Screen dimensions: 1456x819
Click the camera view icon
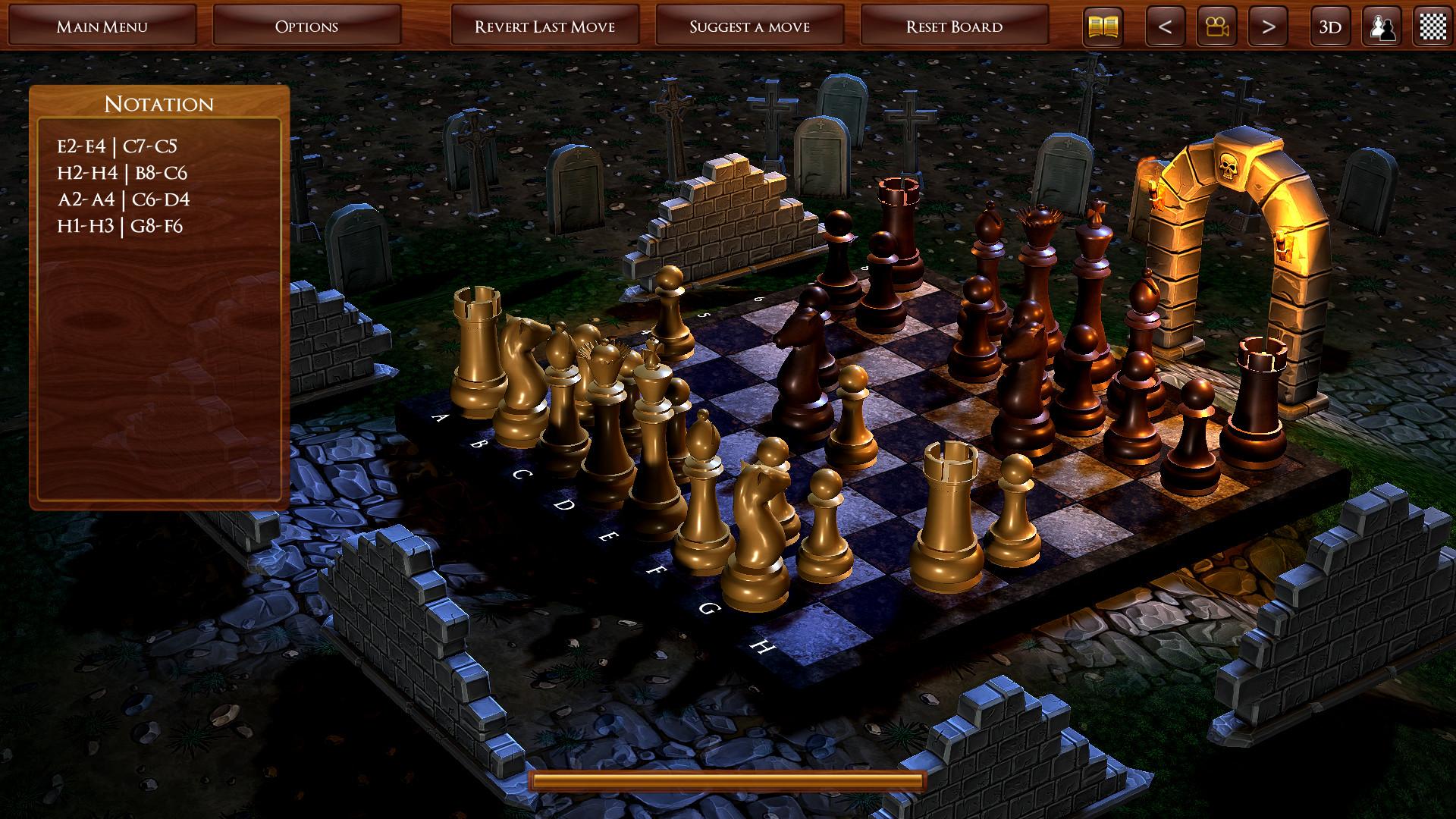[x=1216, y=24]
